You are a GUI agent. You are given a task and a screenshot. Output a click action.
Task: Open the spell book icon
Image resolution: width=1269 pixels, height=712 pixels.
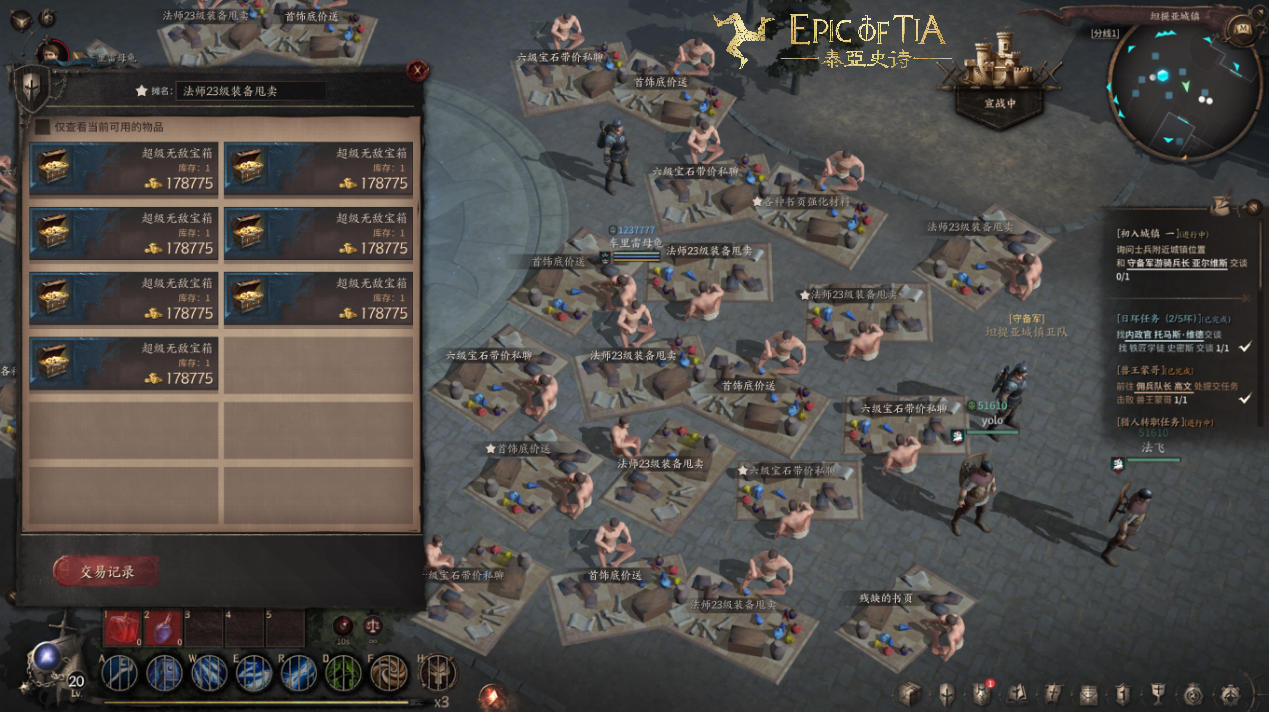1017,693
